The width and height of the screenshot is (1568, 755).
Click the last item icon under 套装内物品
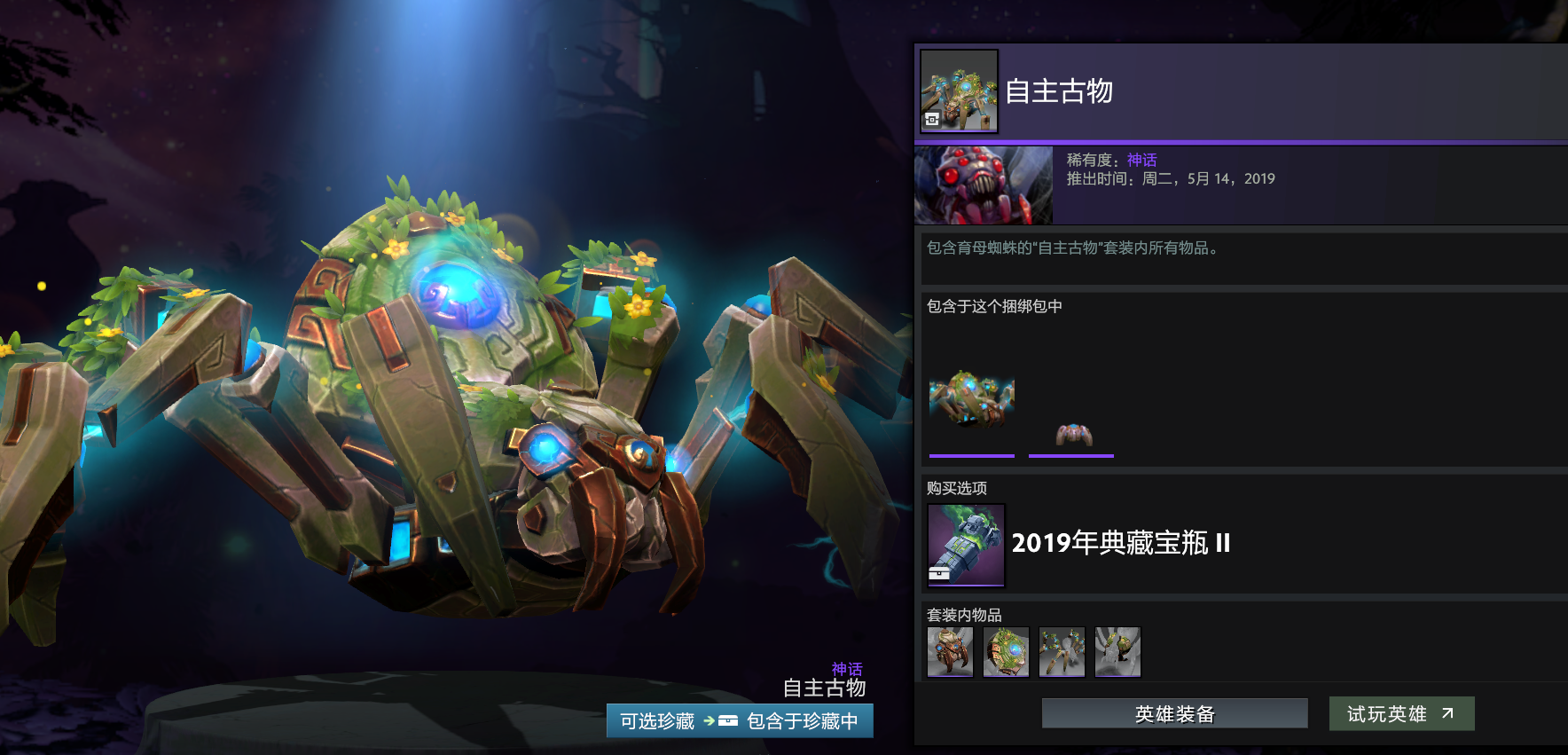pos(1117,651)
